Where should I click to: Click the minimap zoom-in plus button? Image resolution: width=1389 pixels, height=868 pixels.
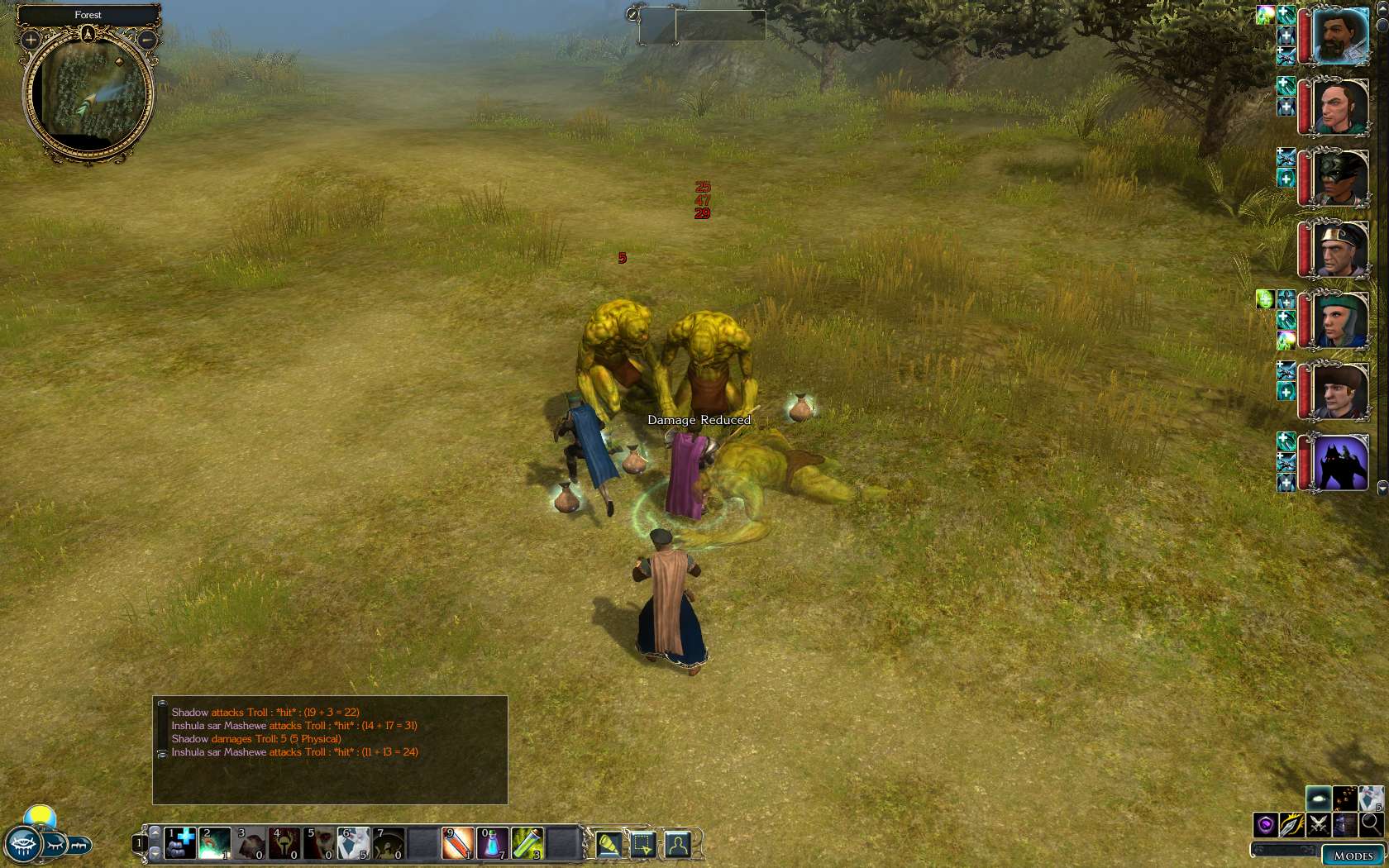pyautogui.click(x=31, y=40)
